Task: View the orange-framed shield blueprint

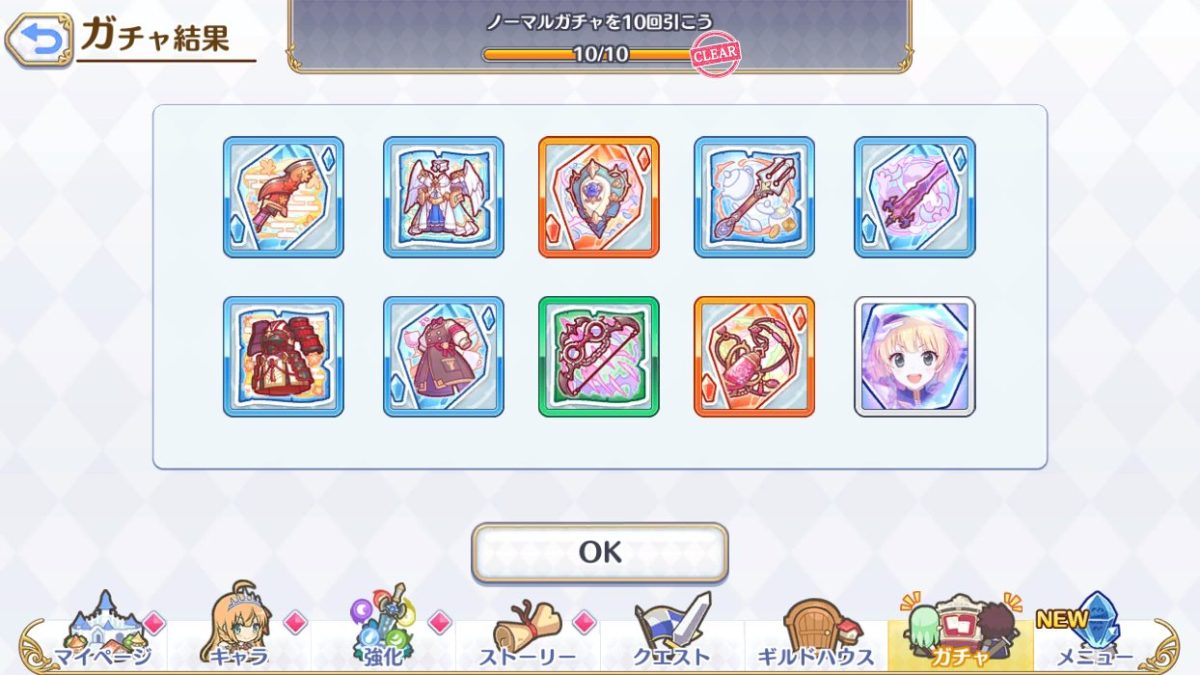Action: click(x=598, y=197)
